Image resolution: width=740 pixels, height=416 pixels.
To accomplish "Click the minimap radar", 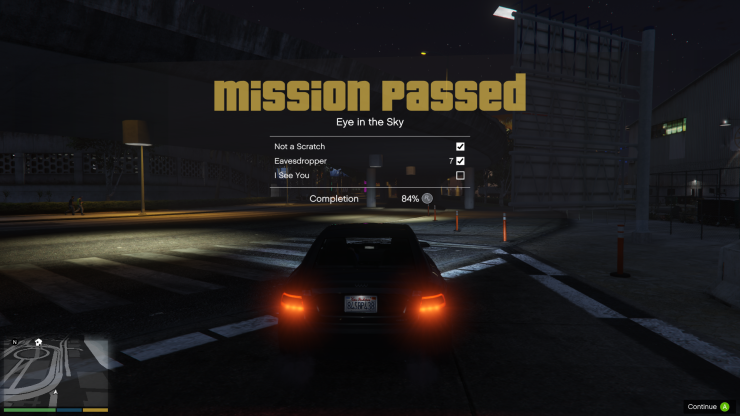I will [x=56, y=370].
